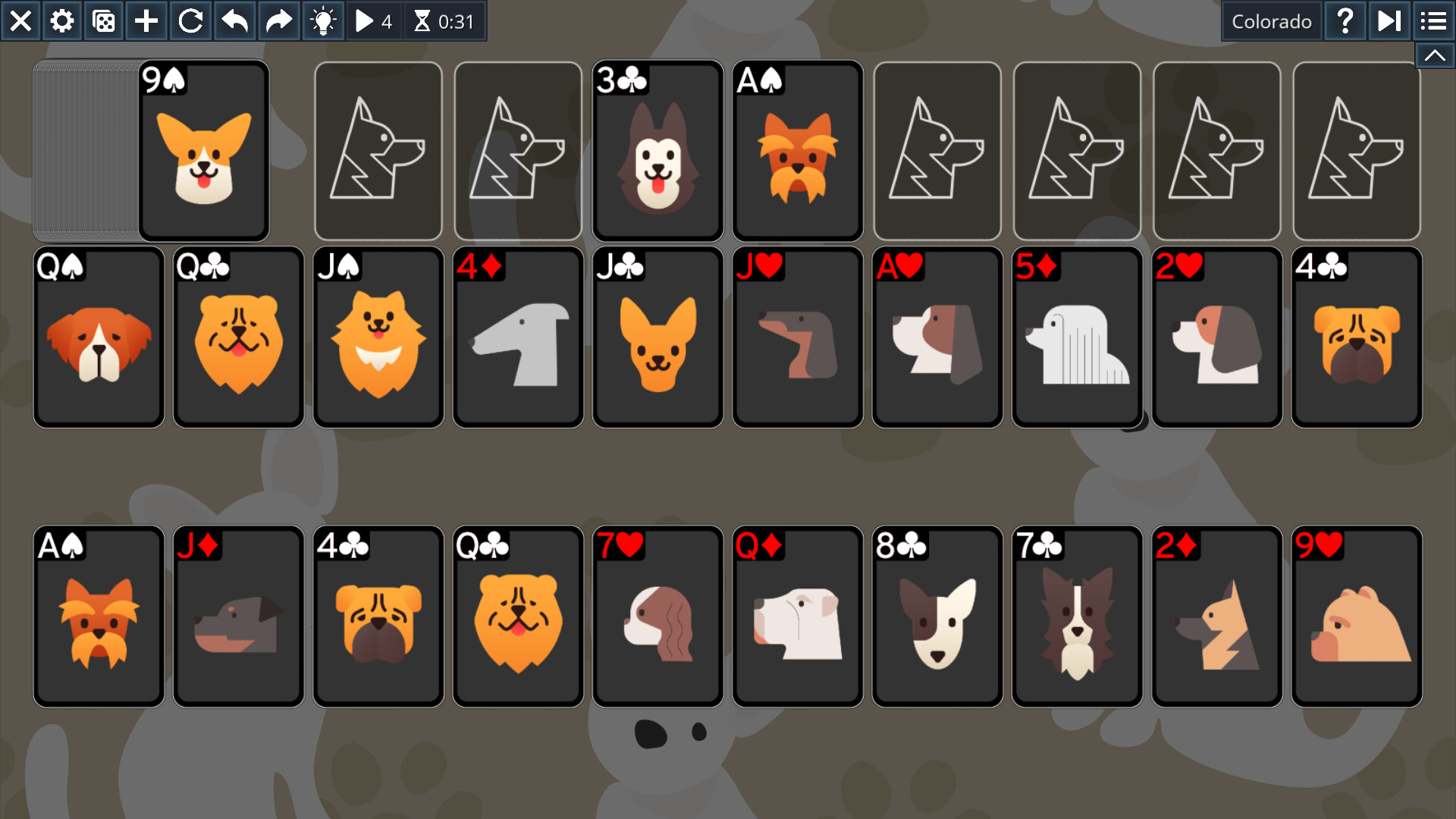Check the elapsed time hourglass counter
This screenshot has height=819, width=1456.
445,20
